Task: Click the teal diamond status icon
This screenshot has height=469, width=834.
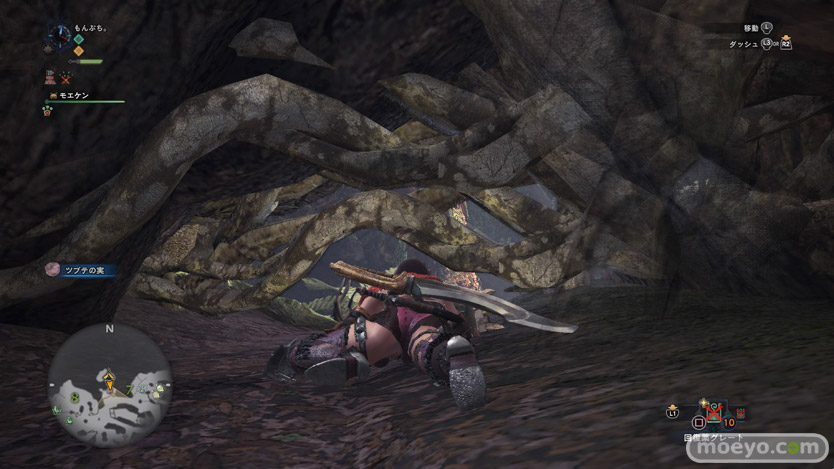Action: coord(78,39)
